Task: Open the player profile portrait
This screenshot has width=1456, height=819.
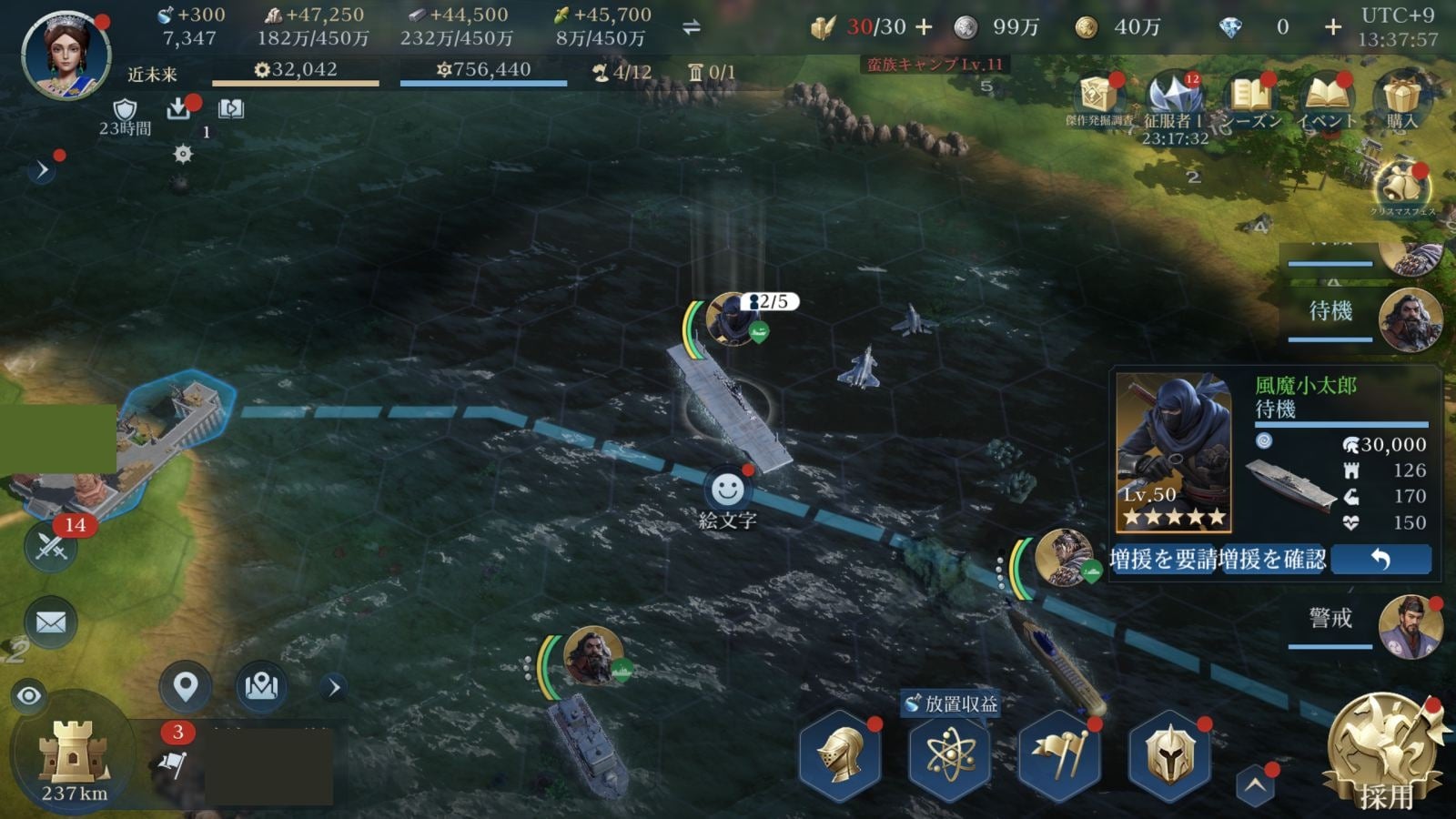Action: 66,55
